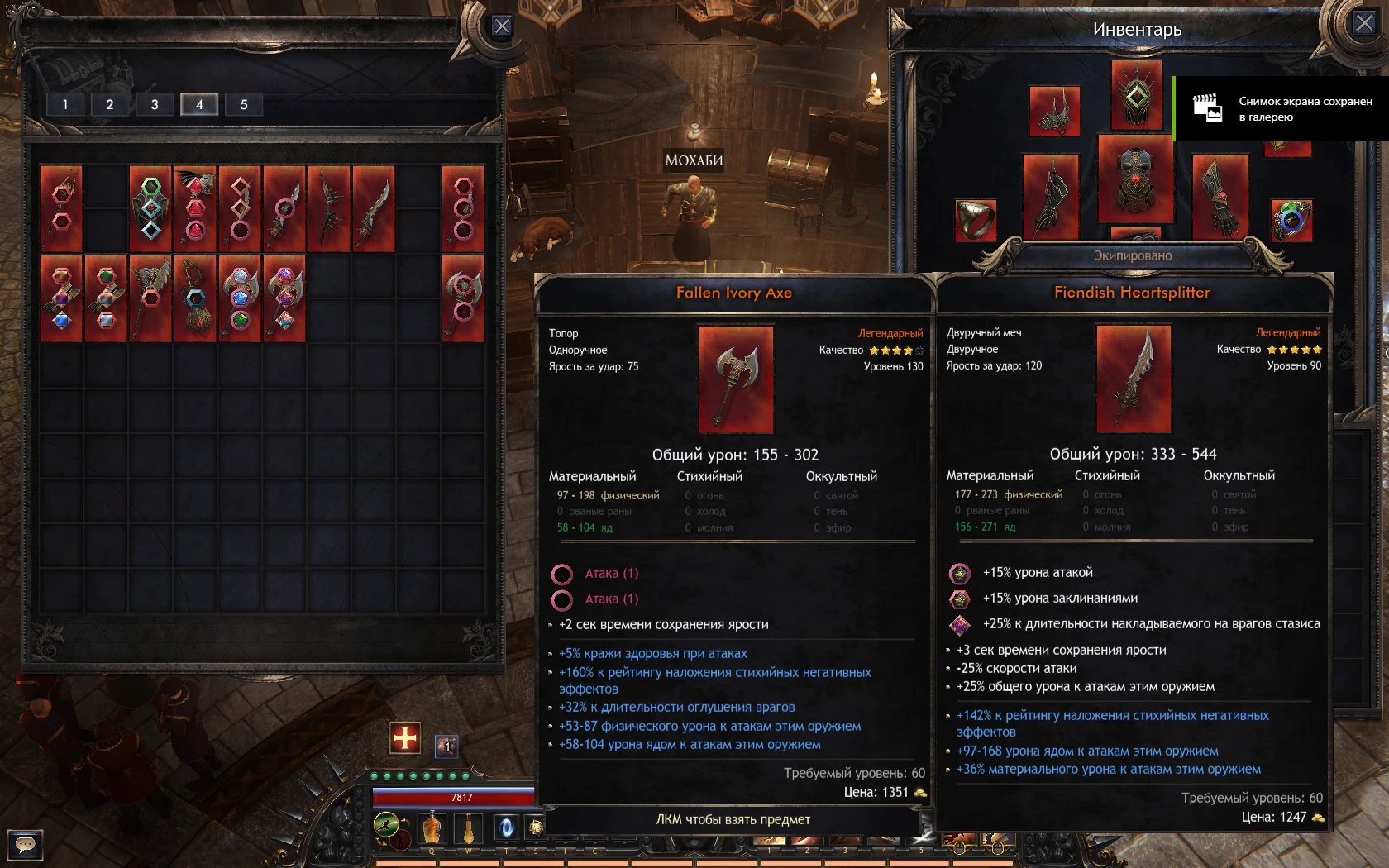Select the equipped helmet in the inventory
This screenshot has width=1389, height=868.
coord(1136,97)
